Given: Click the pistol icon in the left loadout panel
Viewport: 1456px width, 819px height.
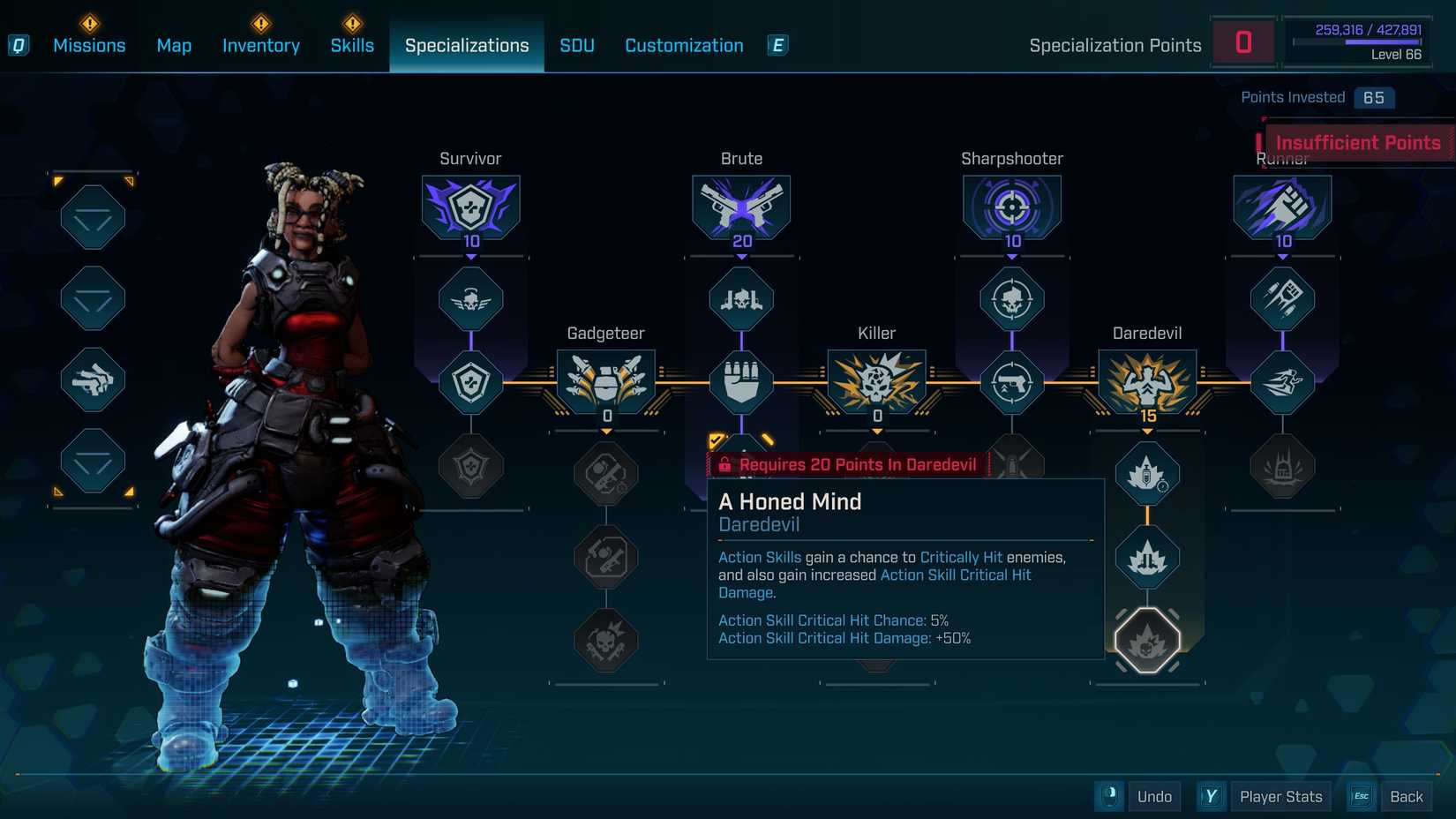Looking at the screenshot, I should (92, 381).
